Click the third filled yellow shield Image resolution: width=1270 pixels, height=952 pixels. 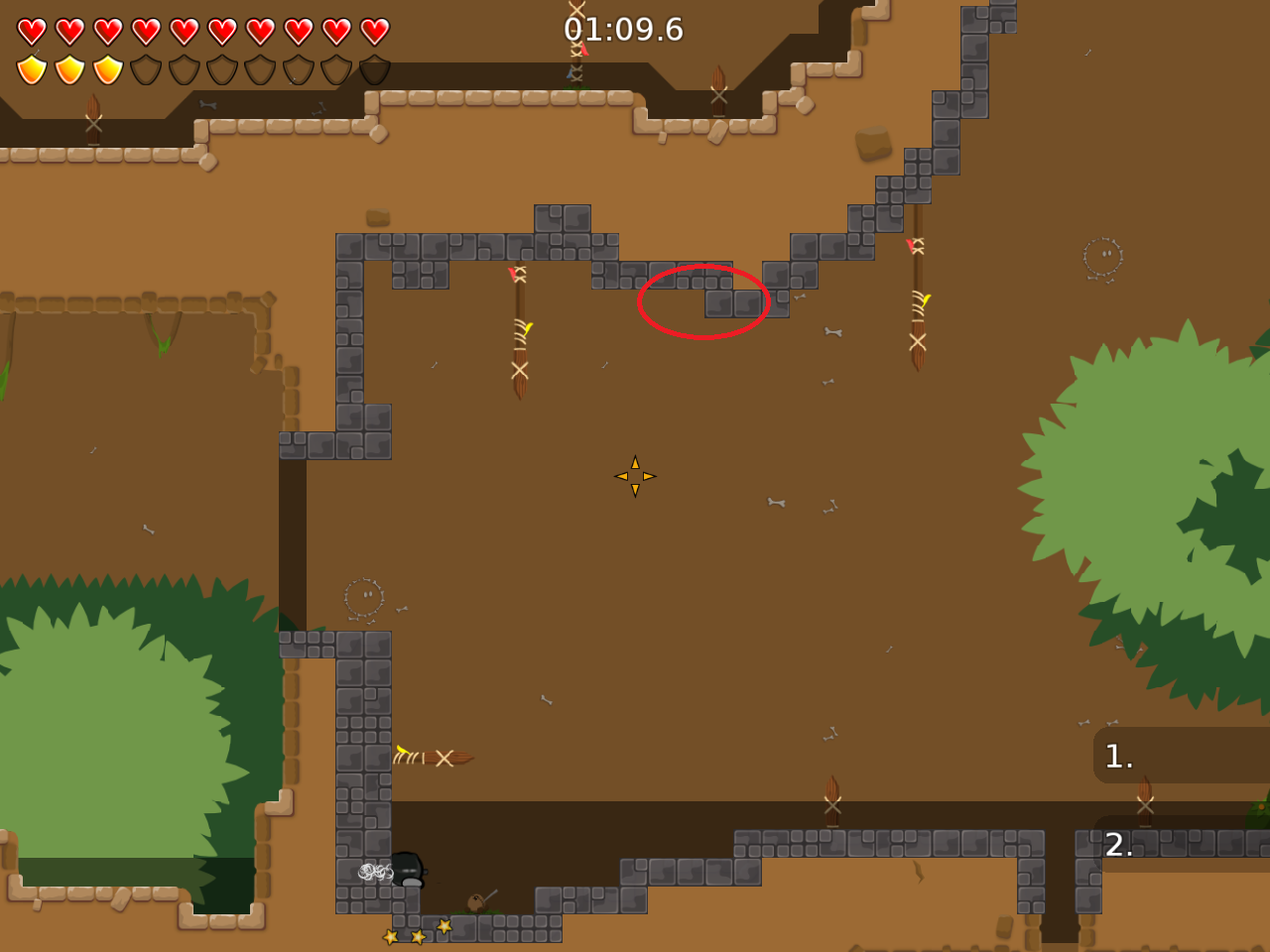click(x=107, y=69)
